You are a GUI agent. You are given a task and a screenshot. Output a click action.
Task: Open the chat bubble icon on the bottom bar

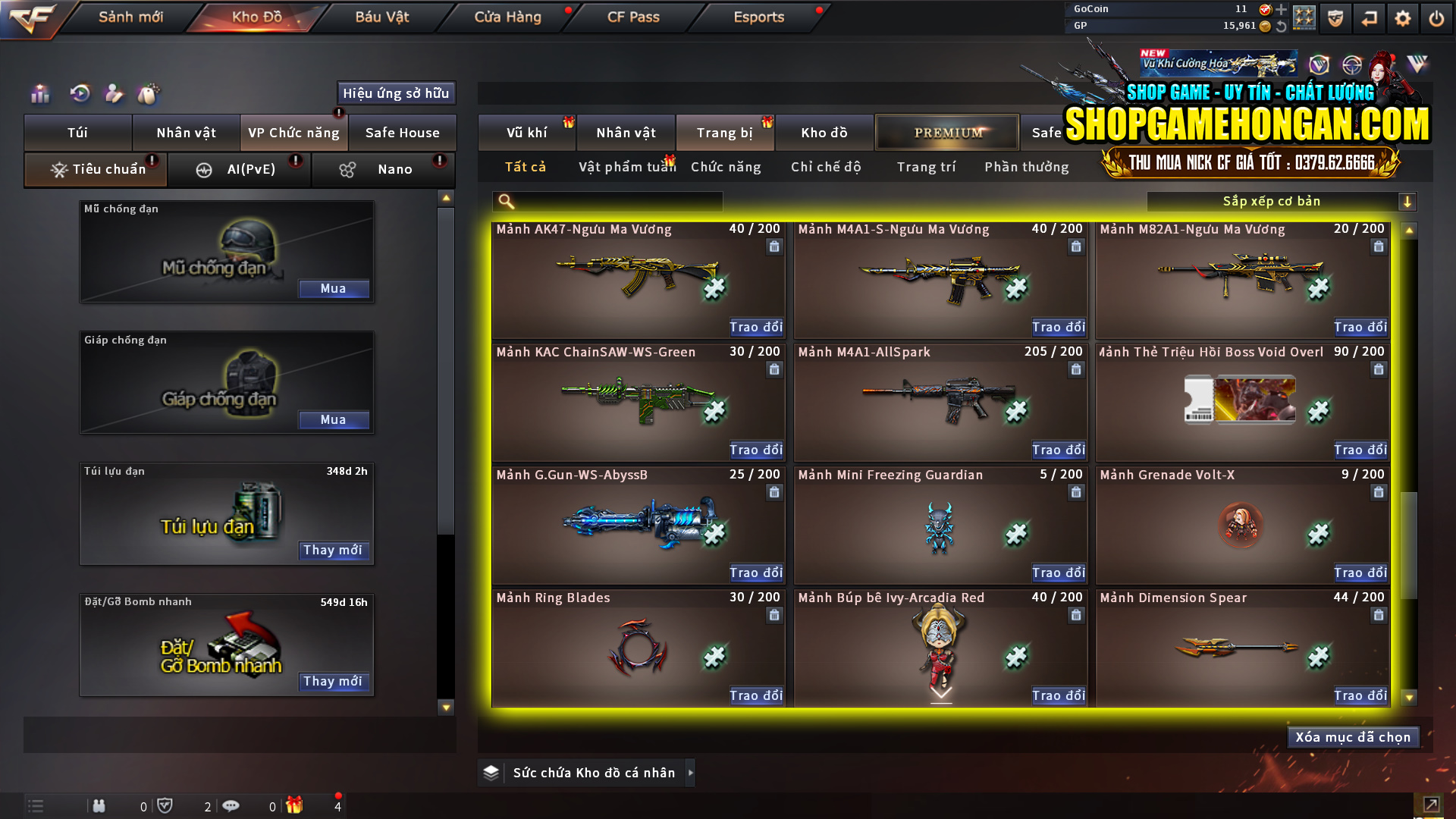(x=231, y=805)
